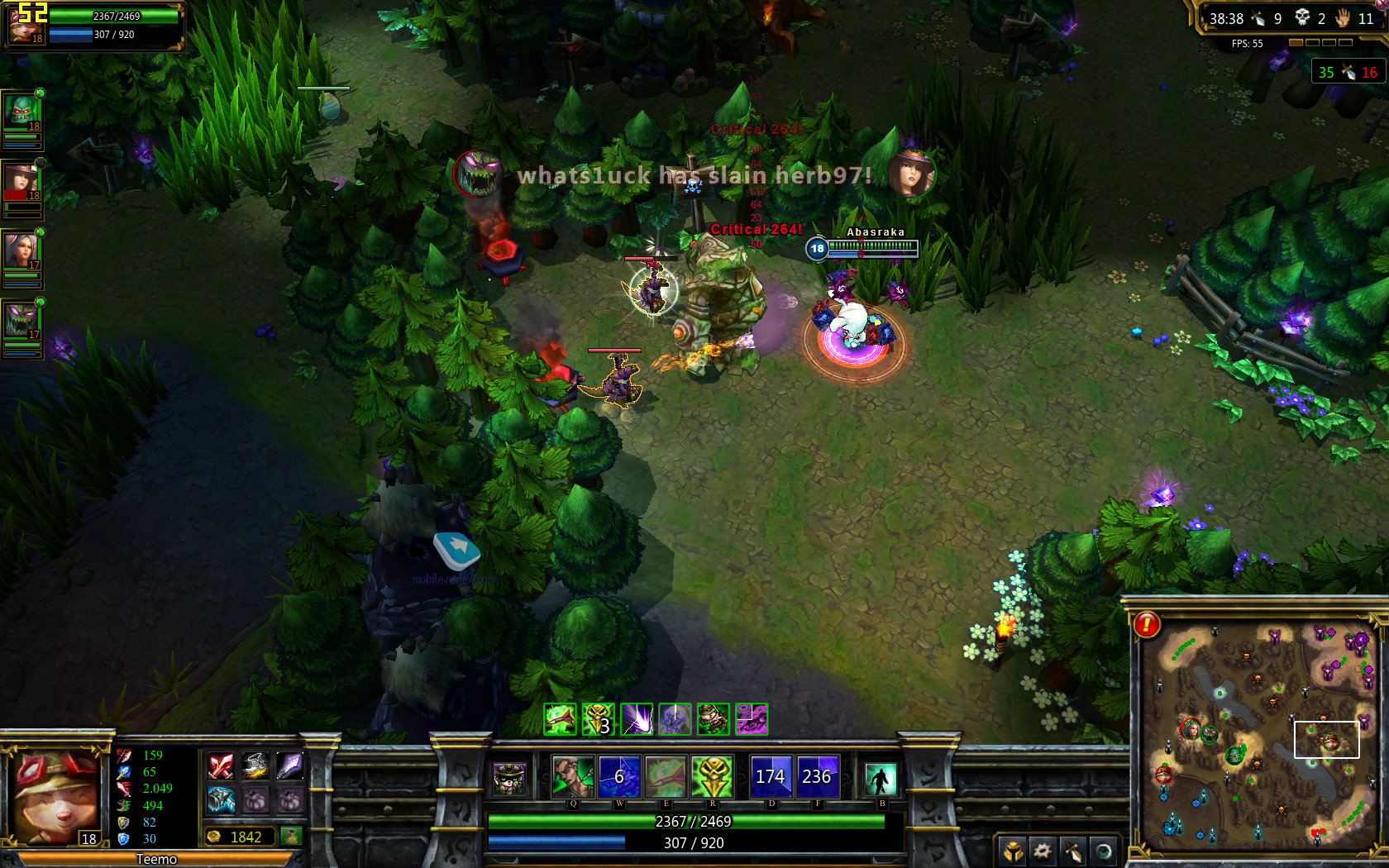Select the purple crystal blade item slot

[x=289, y=766]
